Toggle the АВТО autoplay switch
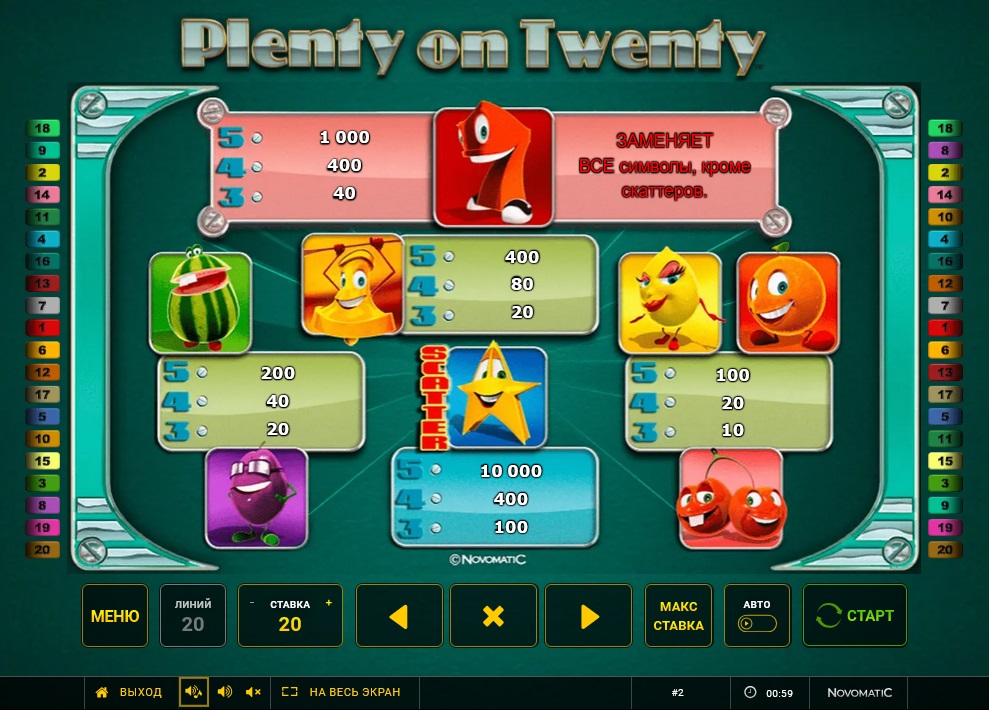Image resolution: width=989 pixels, height=710 pixels. [x=757, y=623]
